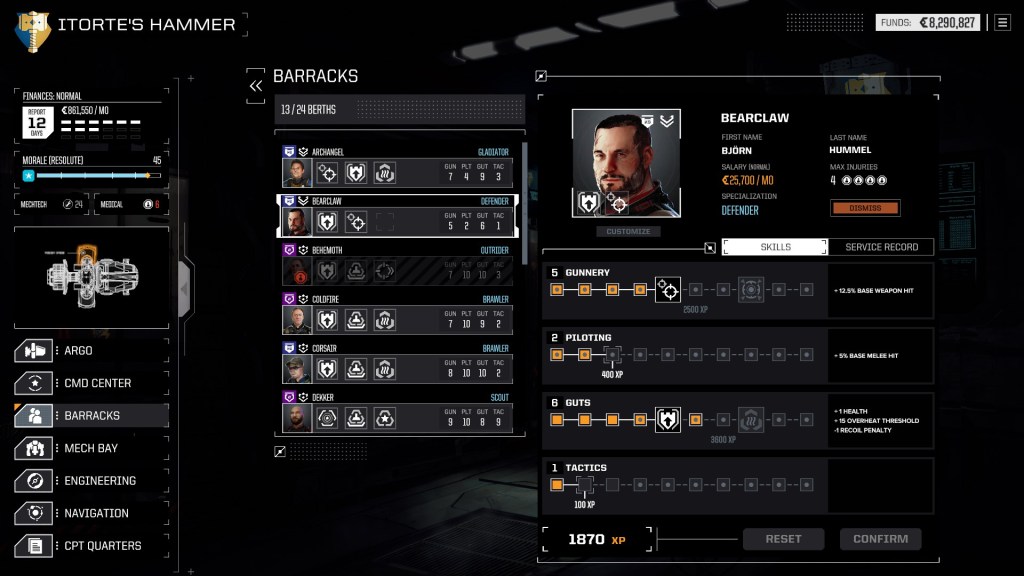Screen dimensions: 1024x576
Task: Open the Mech Bay
Action: tap(91, 448)
